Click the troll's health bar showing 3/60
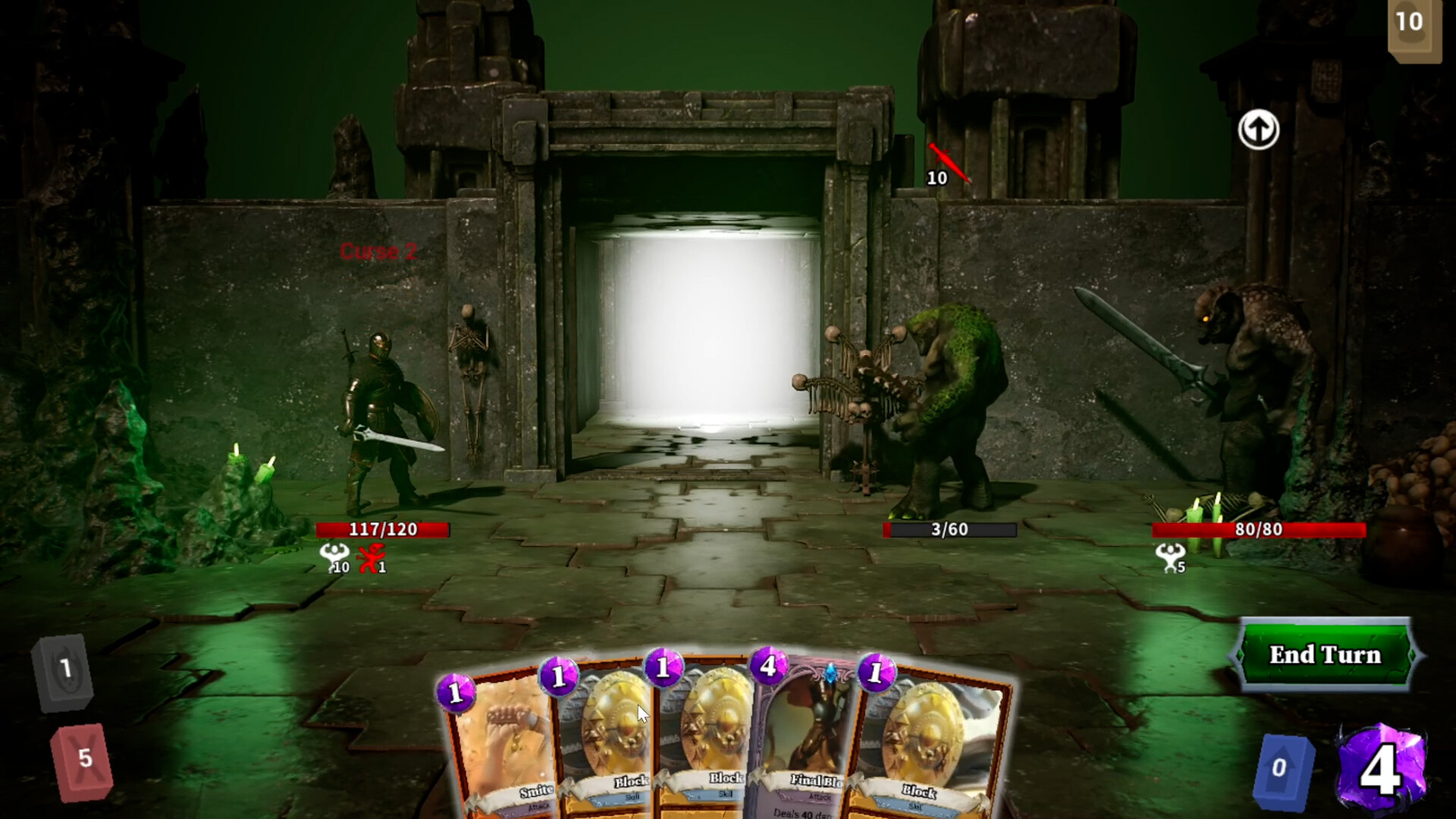 click(x=949, y=530)
